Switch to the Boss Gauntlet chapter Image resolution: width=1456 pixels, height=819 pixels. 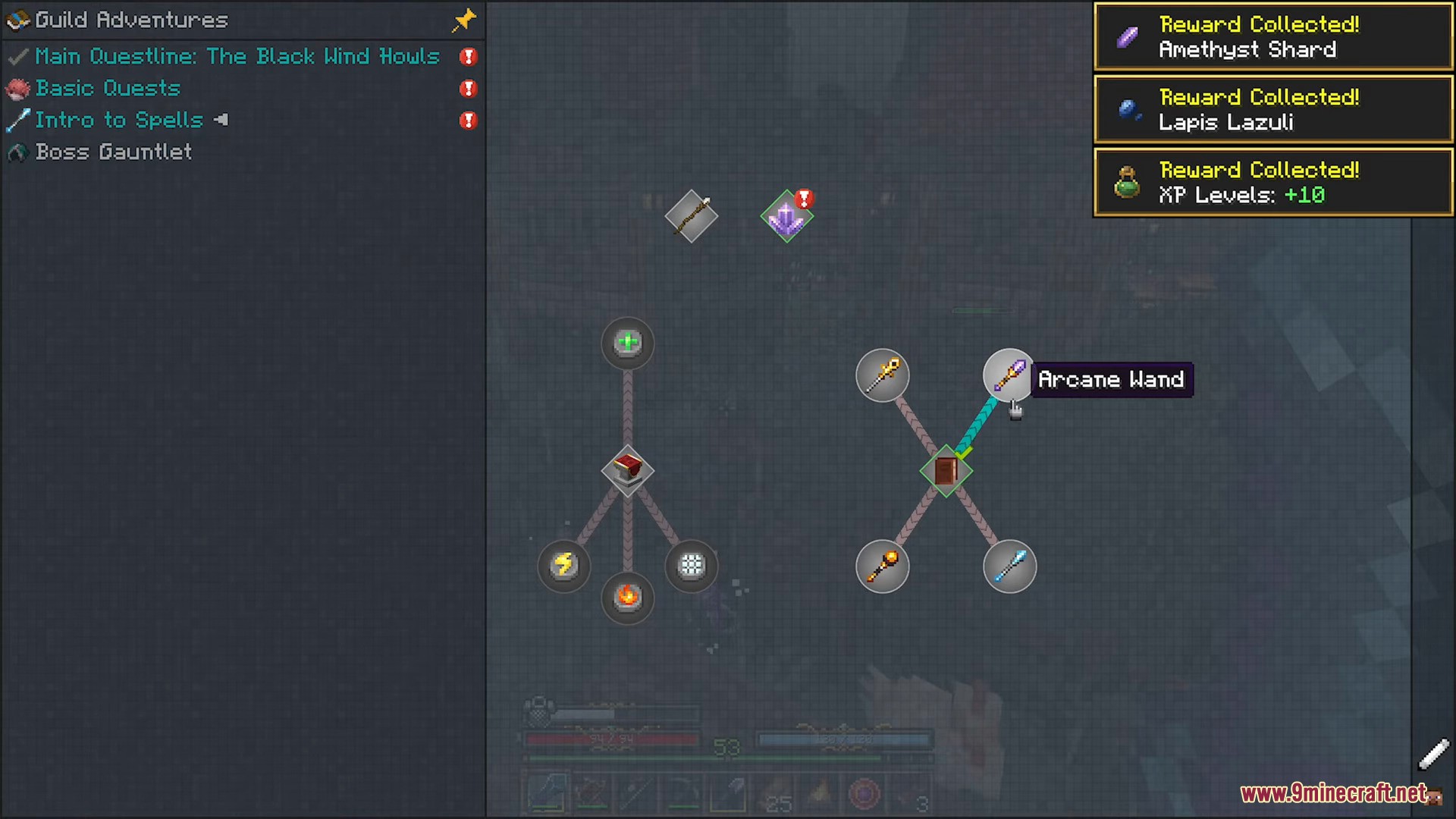pos(114,152)
